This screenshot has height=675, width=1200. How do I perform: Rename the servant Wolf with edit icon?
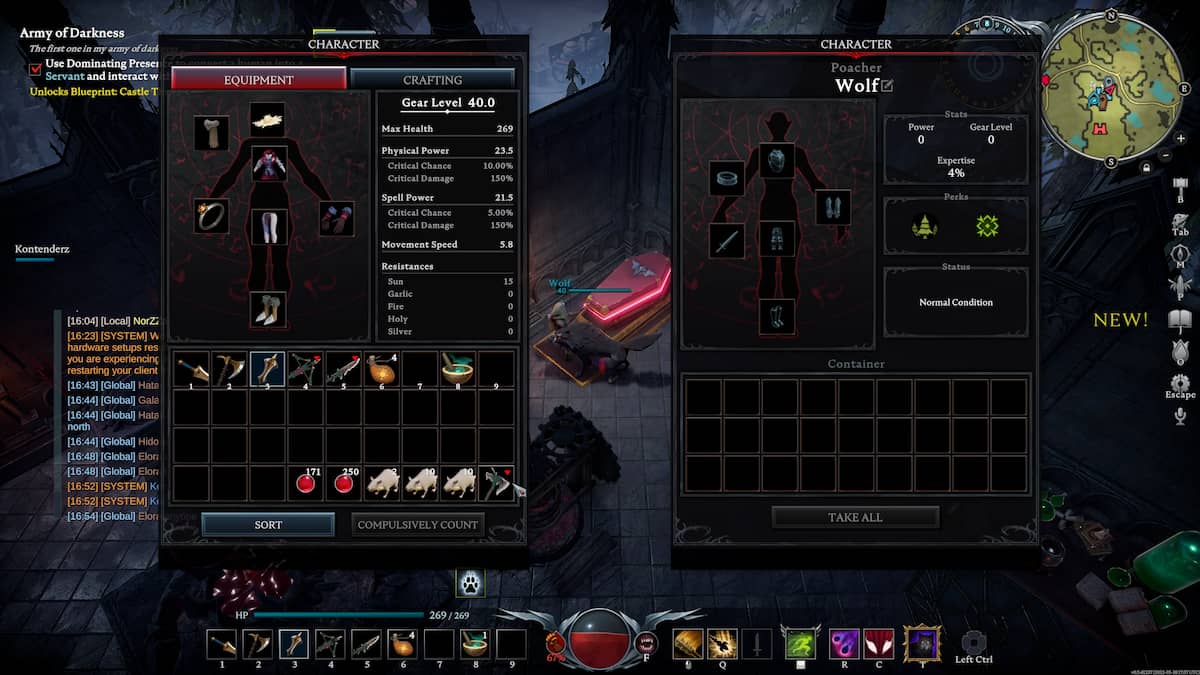coord(887,86)
